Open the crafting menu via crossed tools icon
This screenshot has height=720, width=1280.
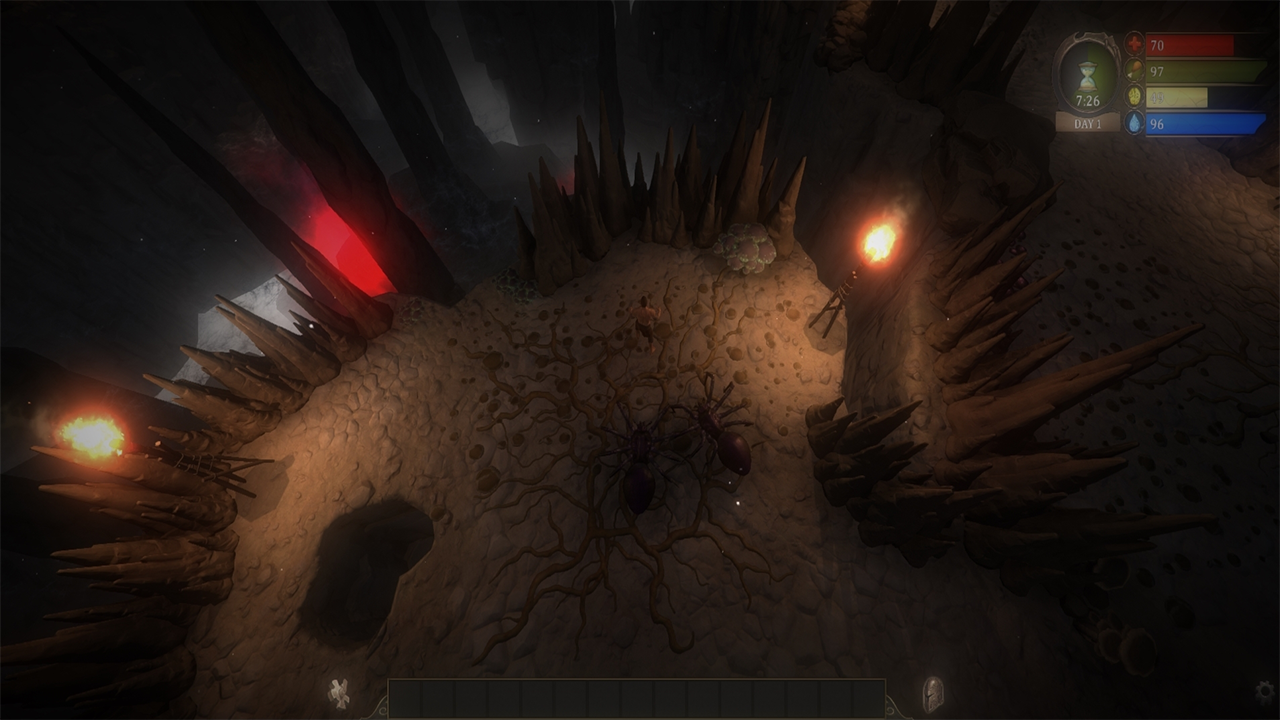340,693
